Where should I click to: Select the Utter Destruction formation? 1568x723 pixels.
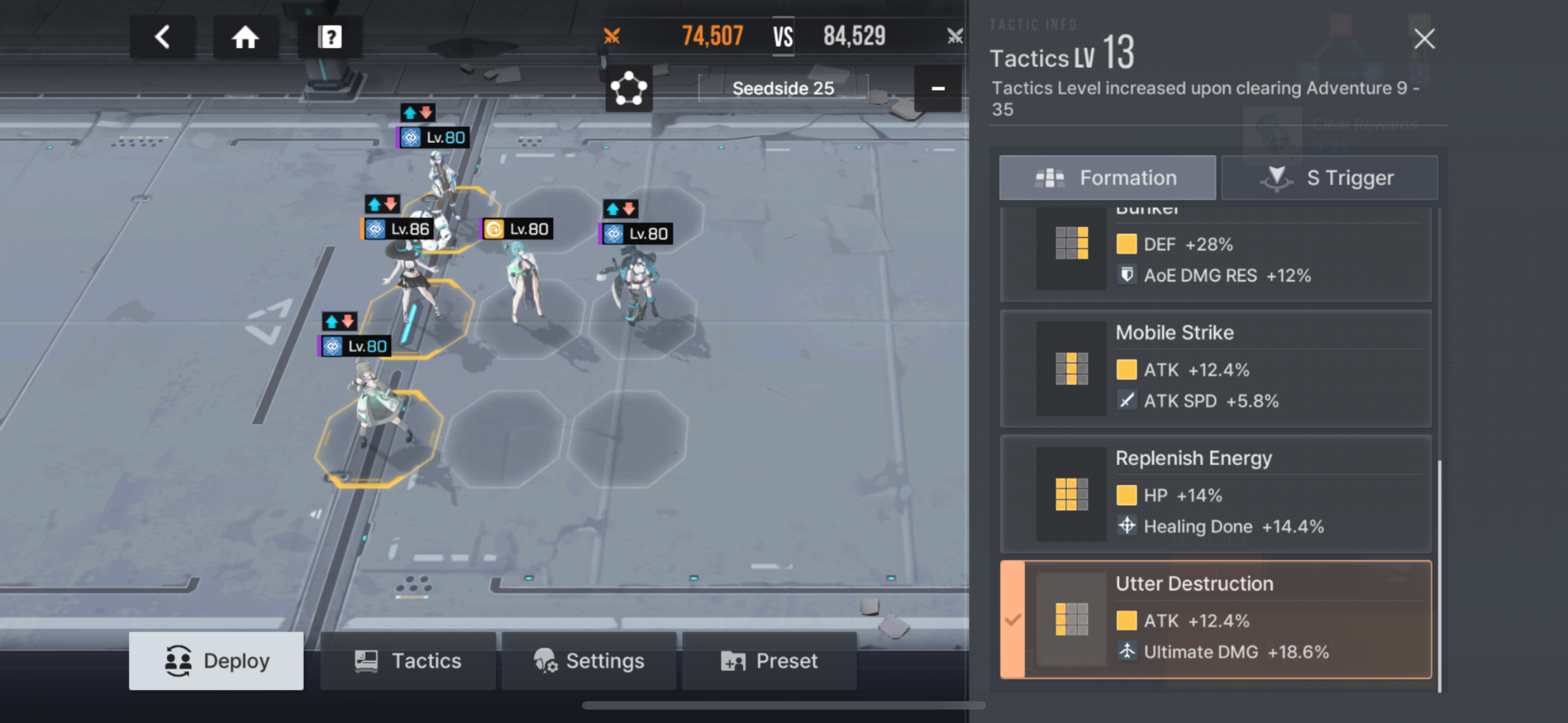[1216, 619]
